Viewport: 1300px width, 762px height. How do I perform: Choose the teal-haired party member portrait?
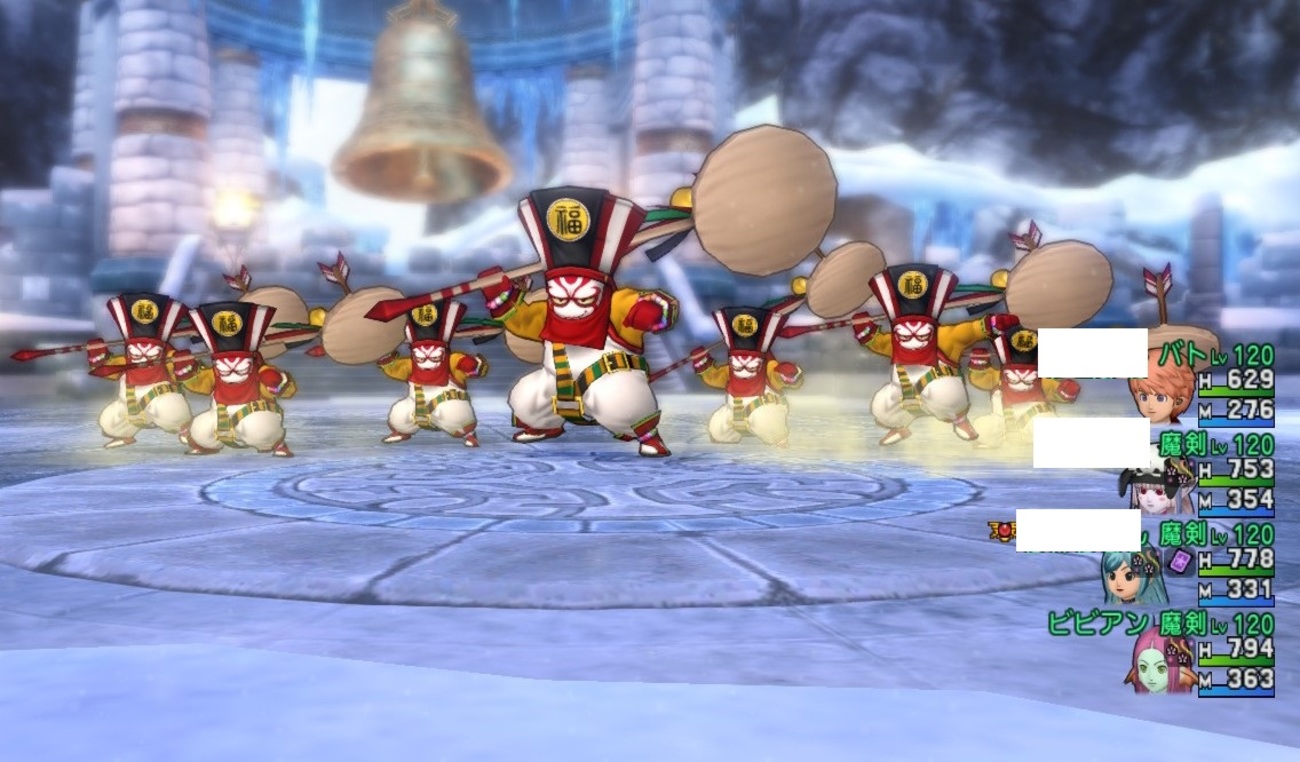(x=1131, y=576)
